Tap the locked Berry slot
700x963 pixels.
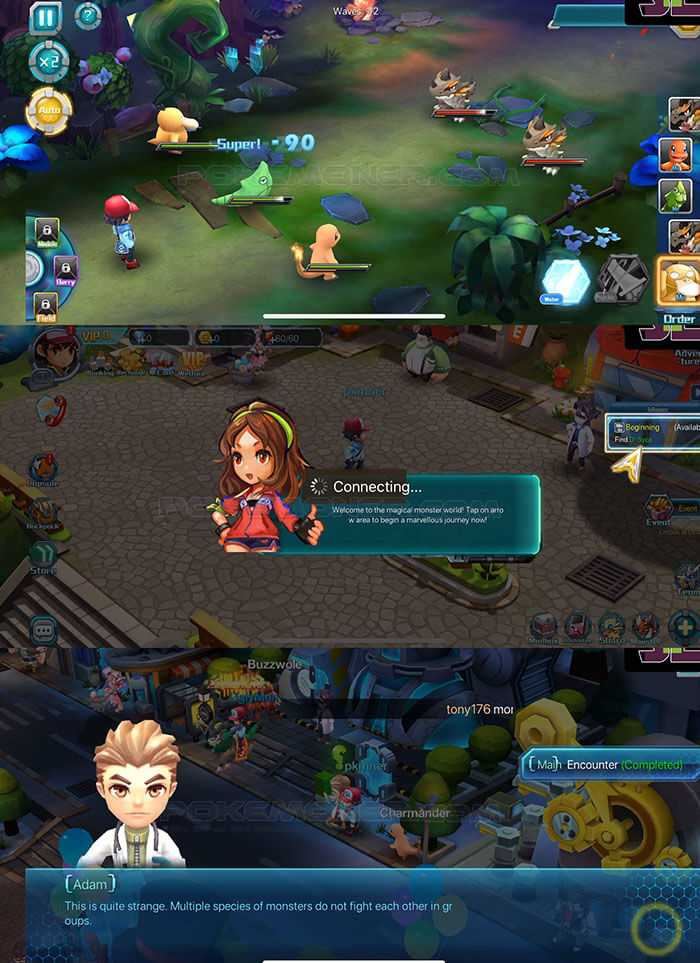click(x=66, y=270)
